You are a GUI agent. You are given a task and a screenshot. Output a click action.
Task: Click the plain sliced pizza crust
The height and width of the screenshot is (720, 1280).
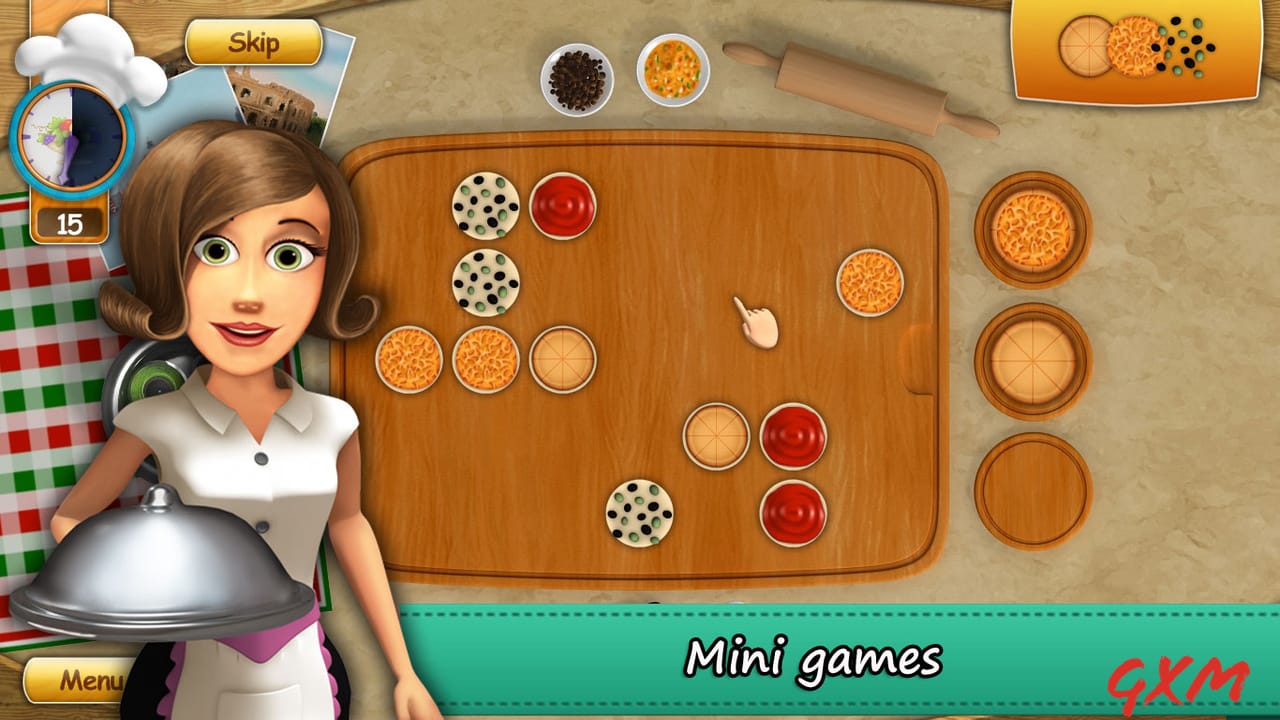pos(562,360)
